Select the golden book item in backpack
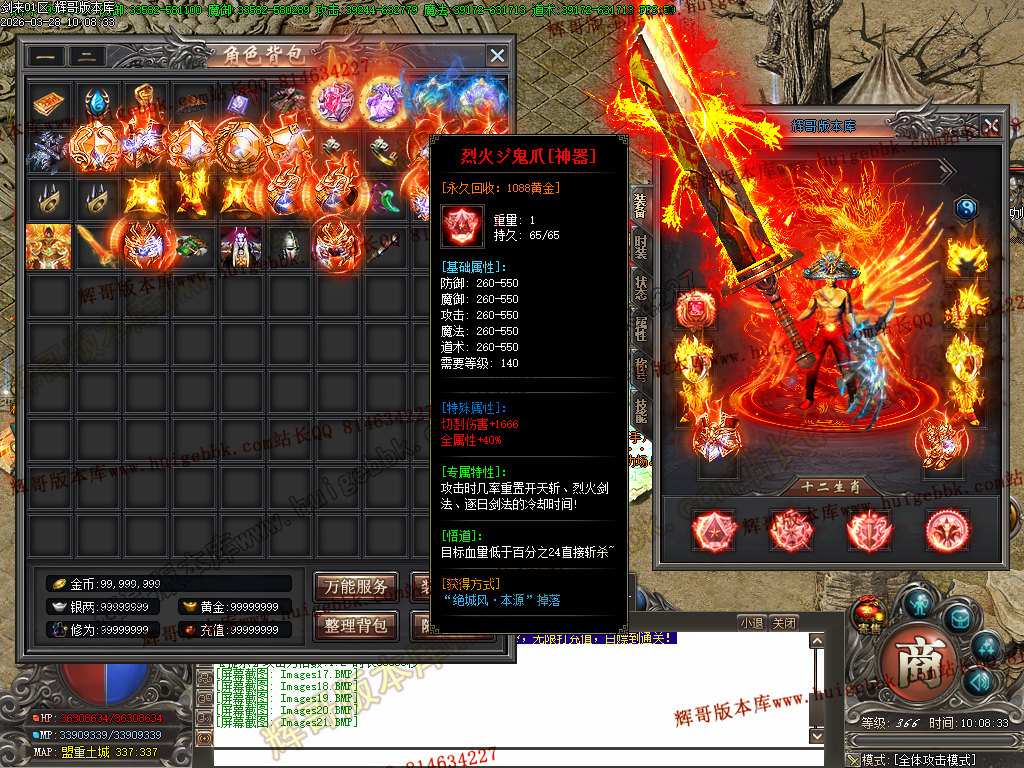The height and width of the screenshot is (768, 1024). 47,102
